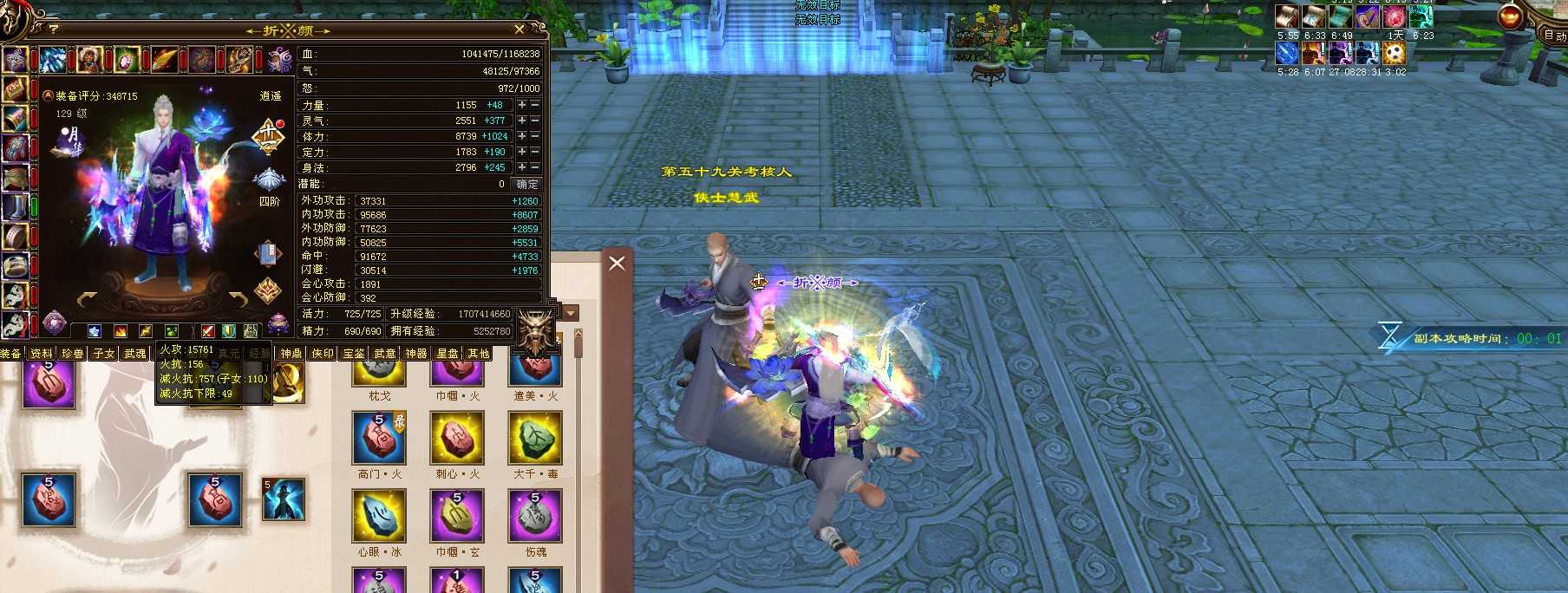Image resolution: width=1568 pixels, height=593 pixels.
Task: Confirm potential points with 确定 button
Action: [x=526, y=184]
